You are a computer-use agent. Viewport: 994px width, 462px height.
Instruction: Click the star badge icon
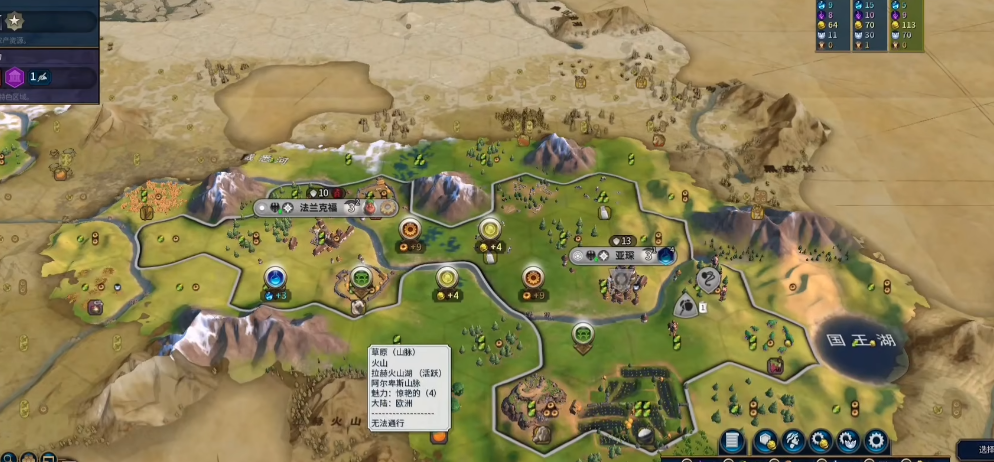[x=15, y=19]
